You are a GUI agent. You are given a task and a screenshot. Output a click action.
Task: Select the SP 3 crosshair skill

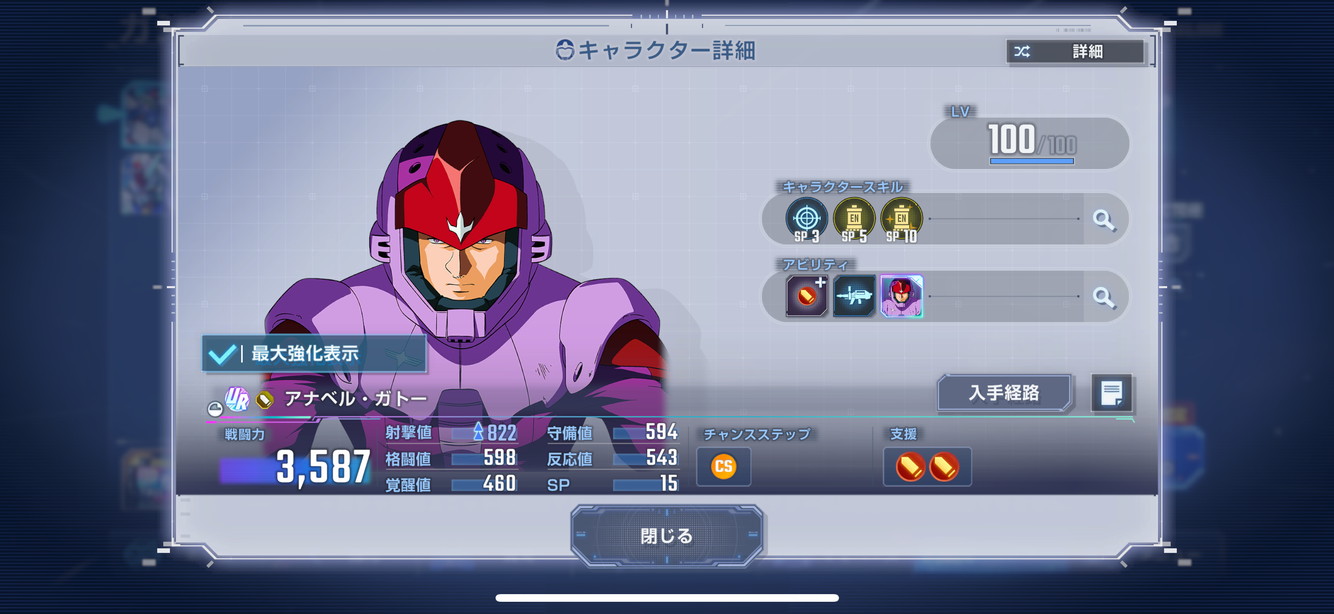pos(806,219)
